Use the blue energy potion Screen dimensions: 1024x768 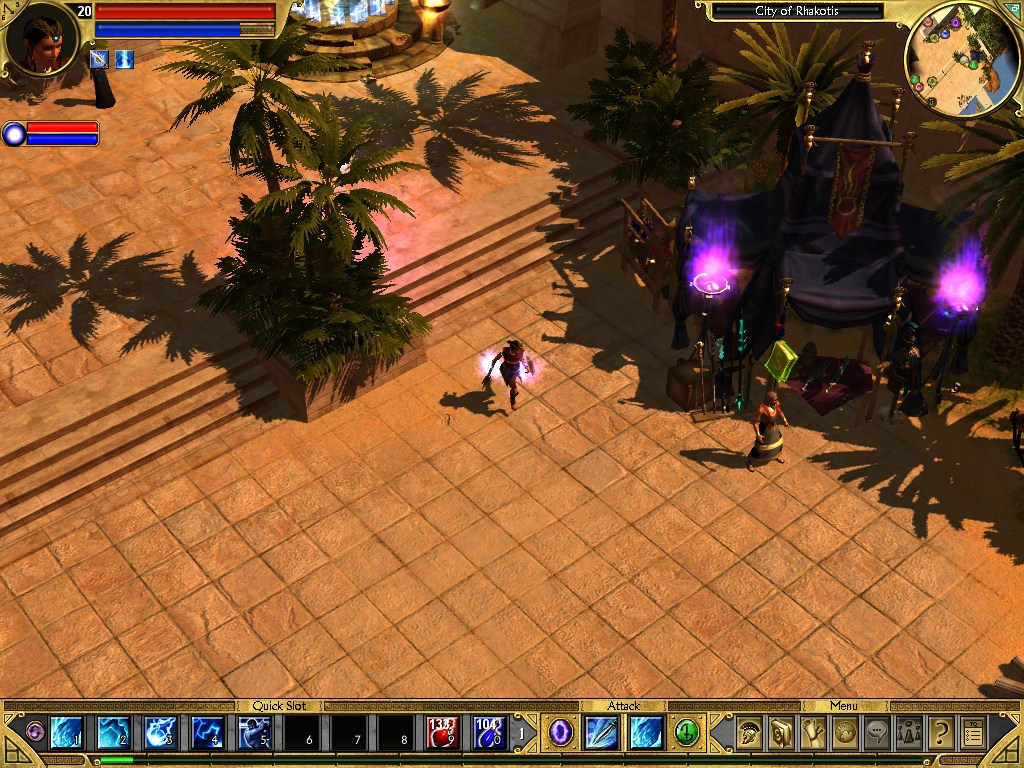(489, 733)
